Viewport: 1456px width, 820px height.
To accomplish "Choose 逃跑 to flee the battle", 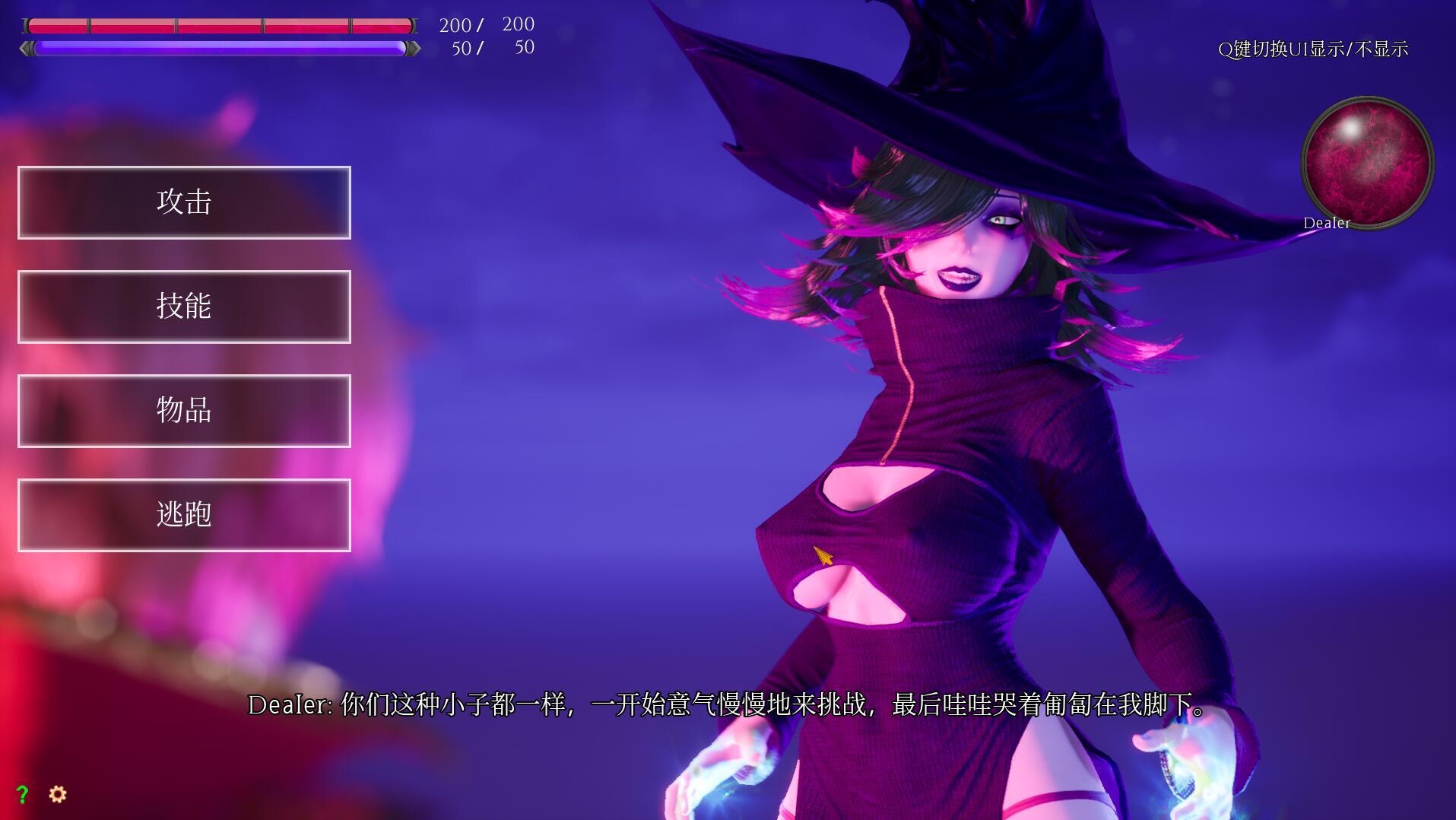I will click(x=183, y=516).
